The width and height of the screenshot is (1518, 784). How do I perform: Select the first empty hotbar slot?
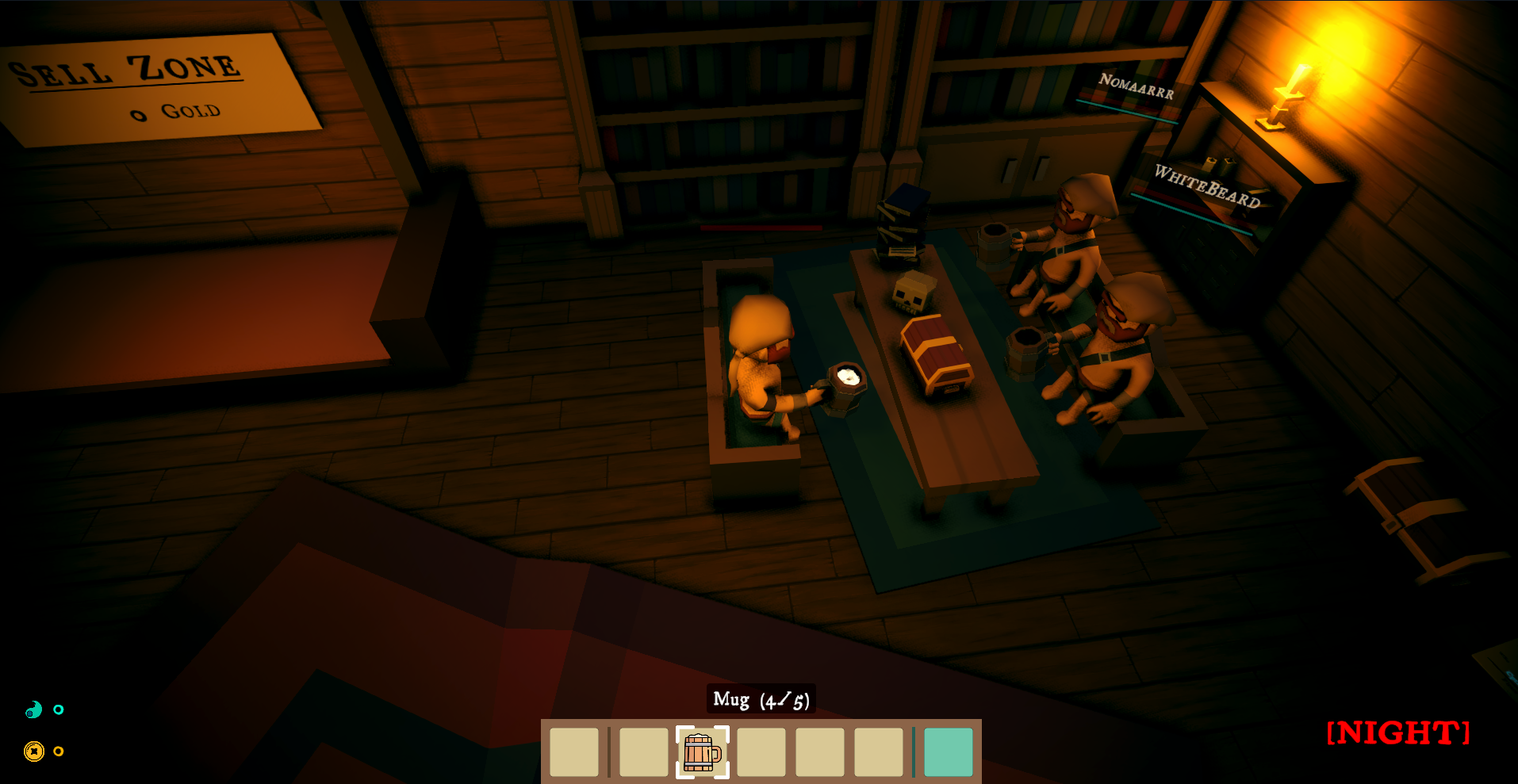coord(576,751)
